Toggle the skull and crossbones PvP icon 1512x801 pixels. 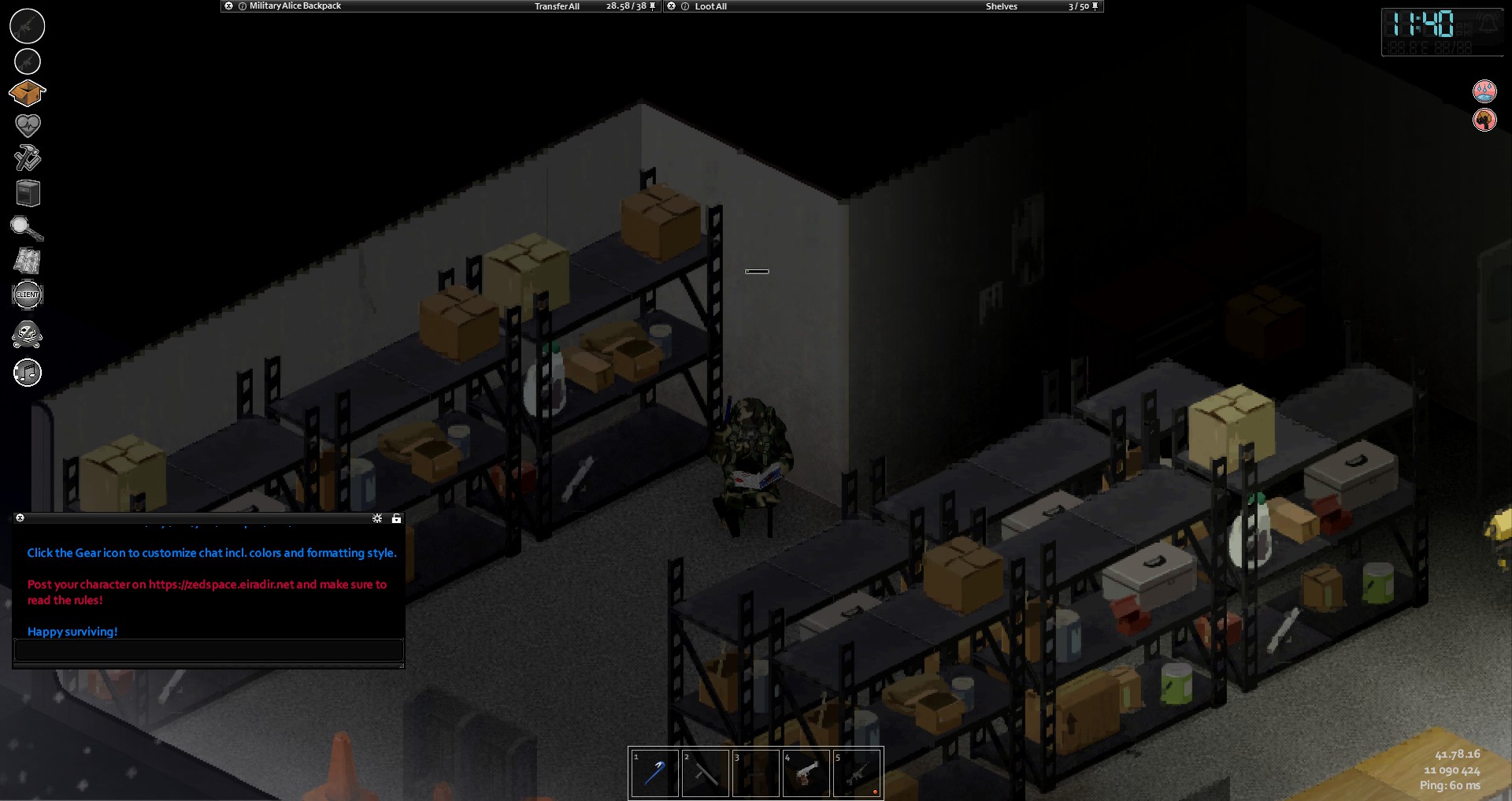click(x=28, y=335)
